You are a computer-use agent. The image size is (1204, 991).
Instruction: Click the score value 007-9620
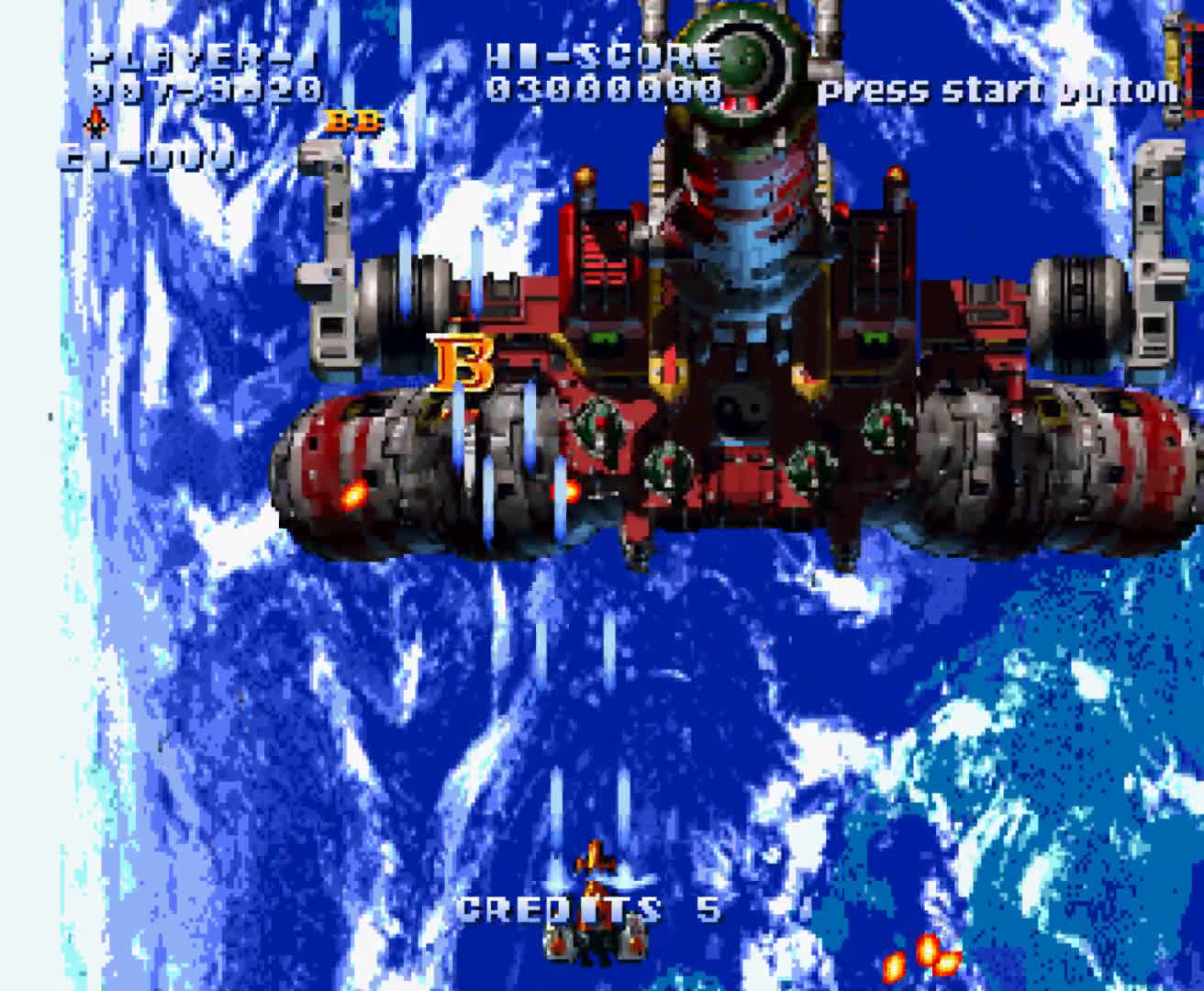point(204,90)
